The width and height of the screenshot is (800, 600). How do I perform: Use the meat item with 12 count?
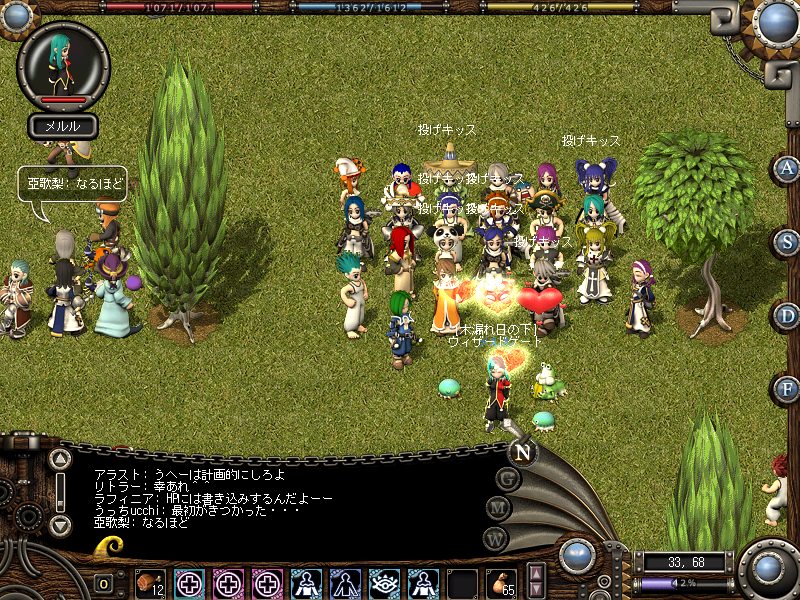[151, 583]
